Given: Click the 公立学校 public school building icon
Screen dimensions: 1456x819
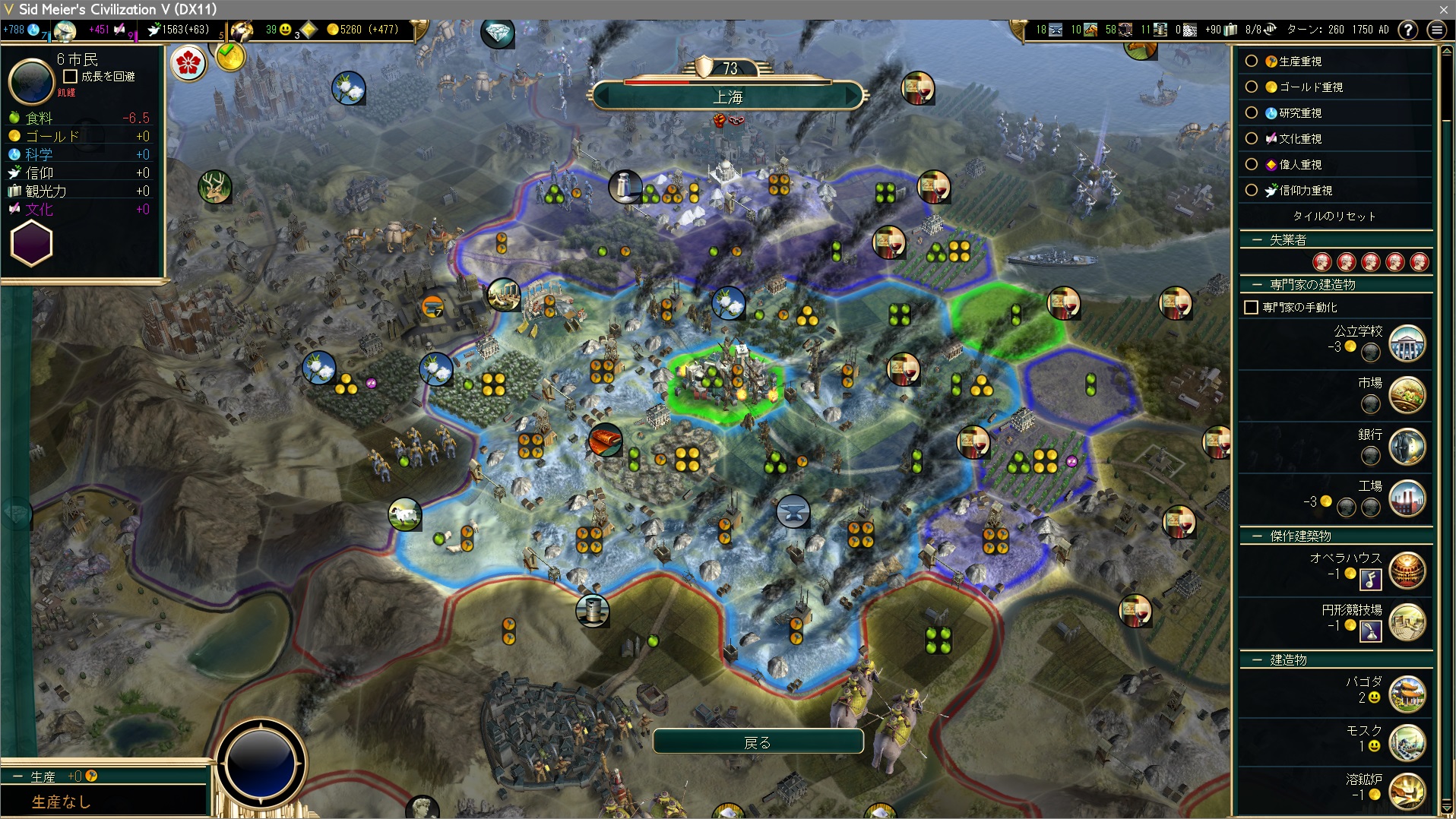Looking at the screenshot, I should [x=1407, y=344].
